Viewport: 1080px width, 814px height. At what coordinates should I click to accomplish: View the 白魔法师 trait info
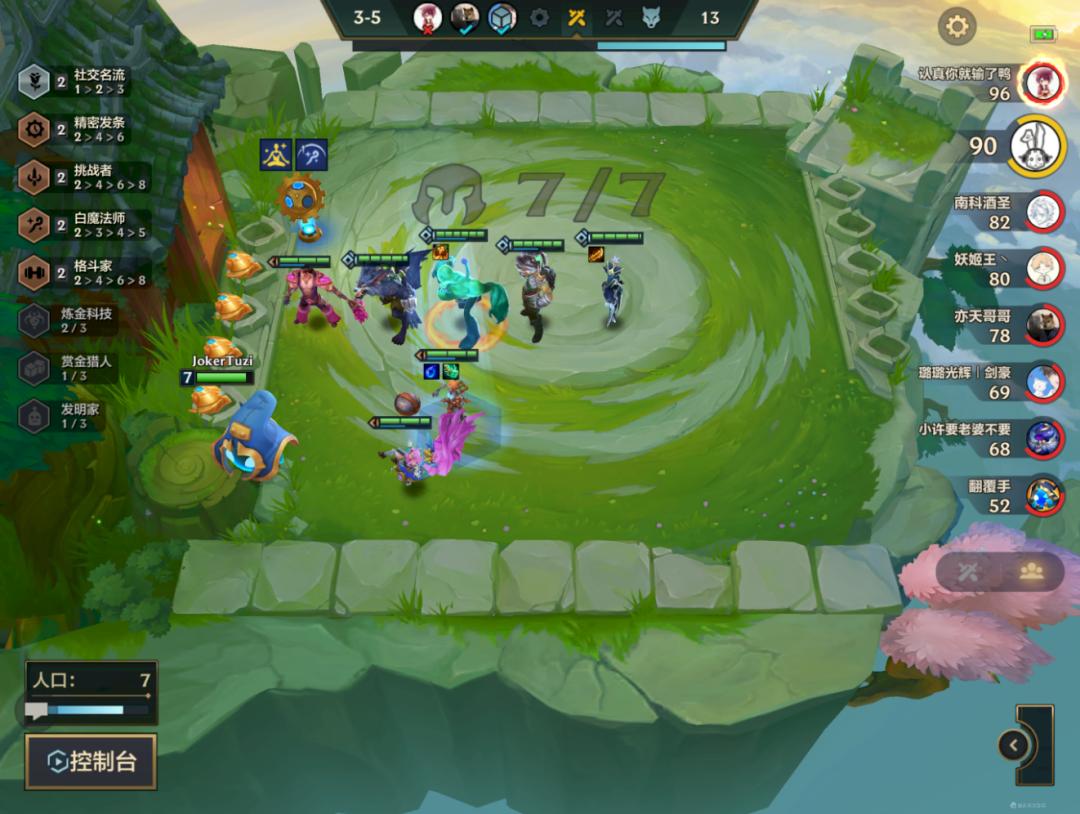point(85,225)
